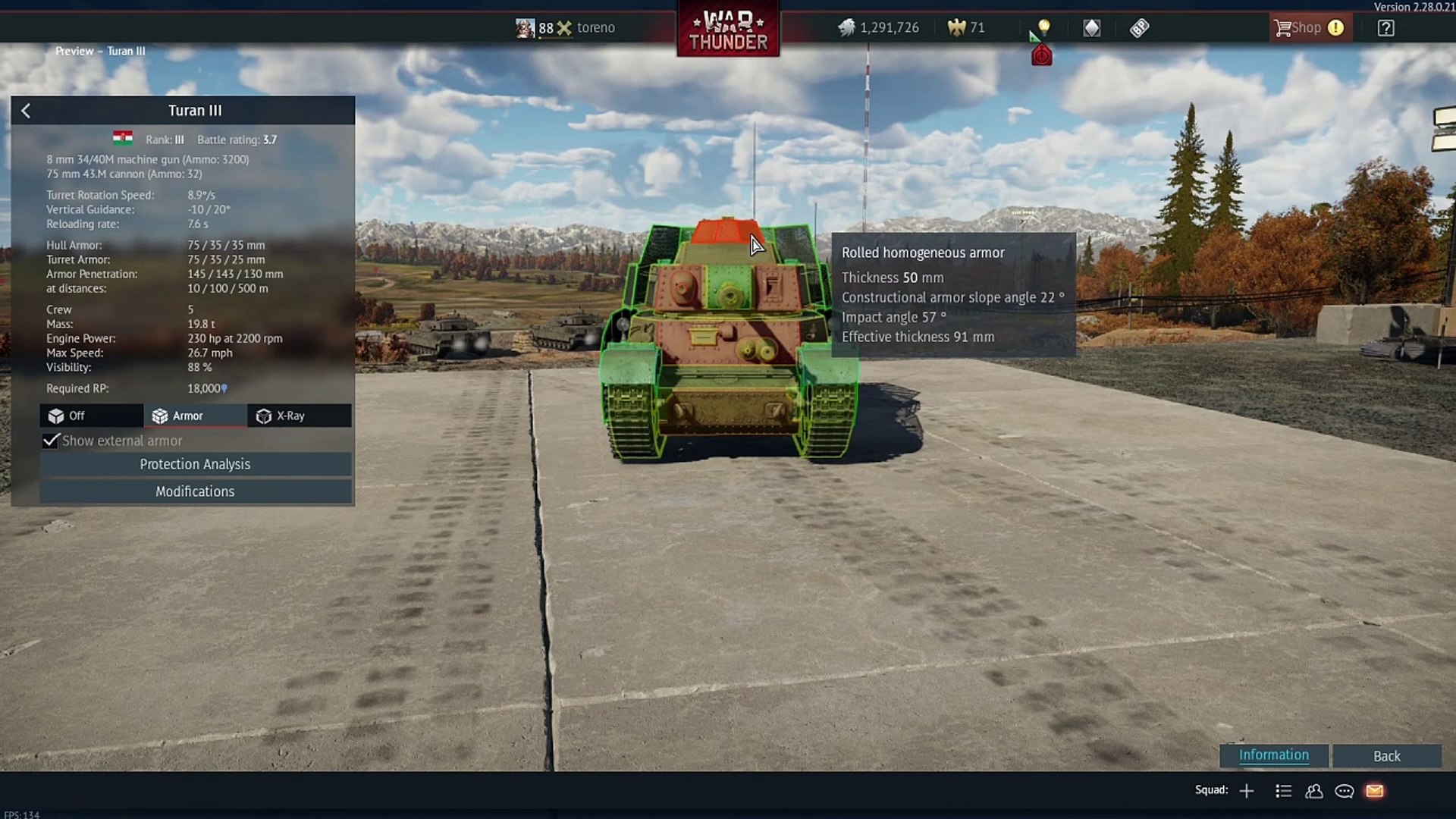
Task: Open Protection Analysis
Action: point(195,464)
